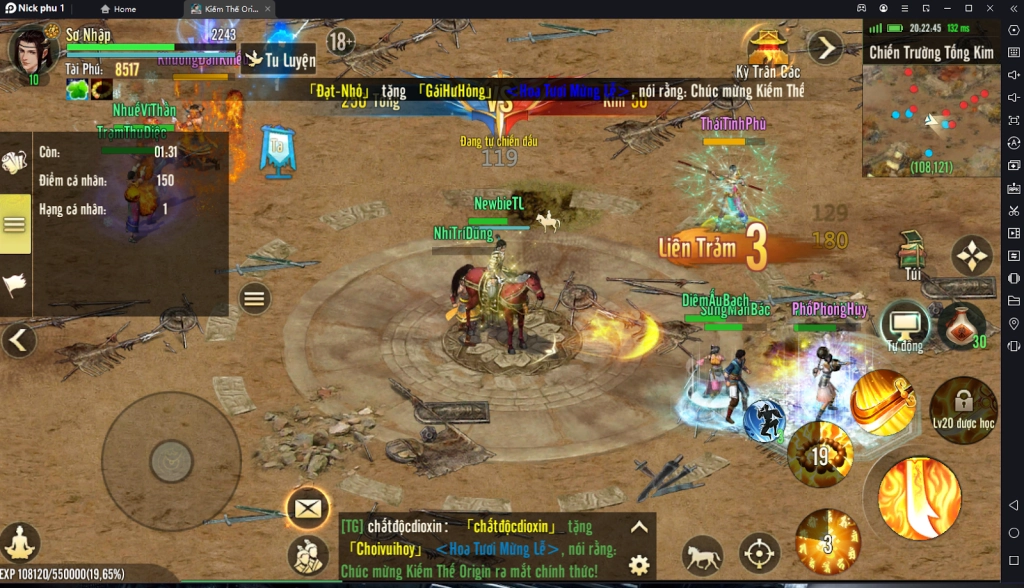Mount the horse with the horse button

coord(702,554)
